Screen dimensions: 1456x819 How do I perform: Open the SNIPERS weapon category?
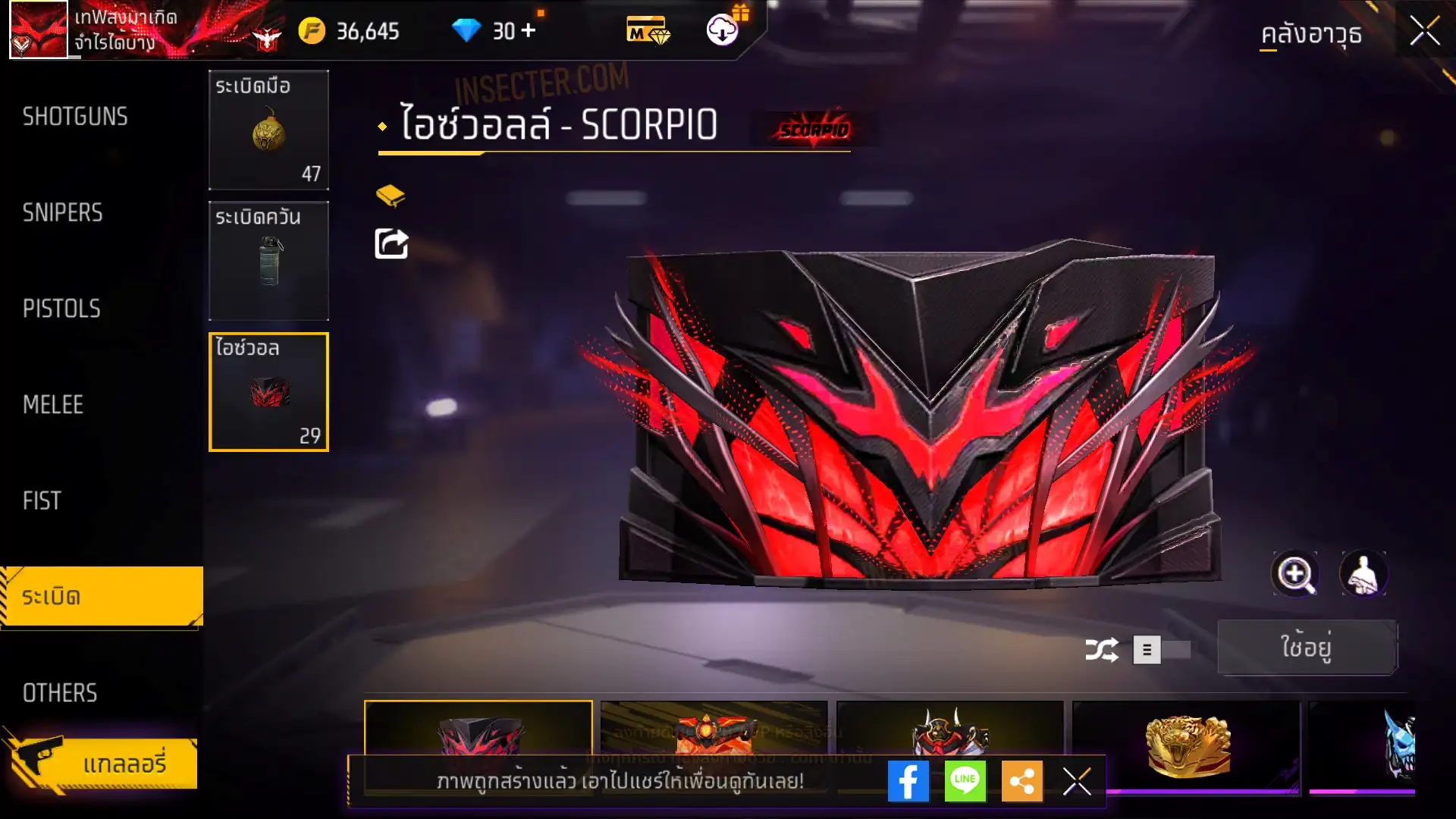[x=63, y=213]
